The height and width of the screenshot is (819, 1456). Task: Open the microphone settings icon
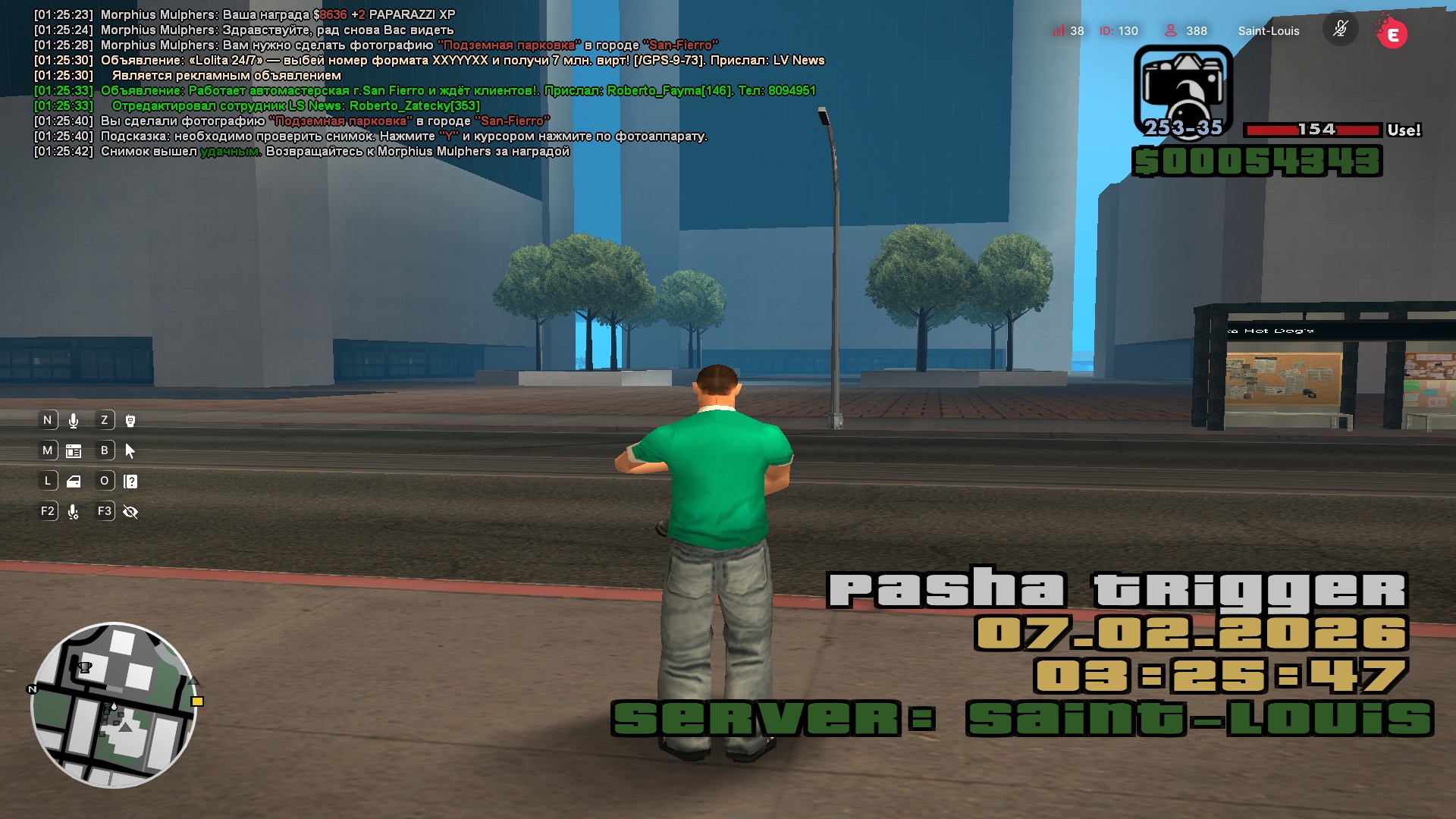[x=74, y=512]
